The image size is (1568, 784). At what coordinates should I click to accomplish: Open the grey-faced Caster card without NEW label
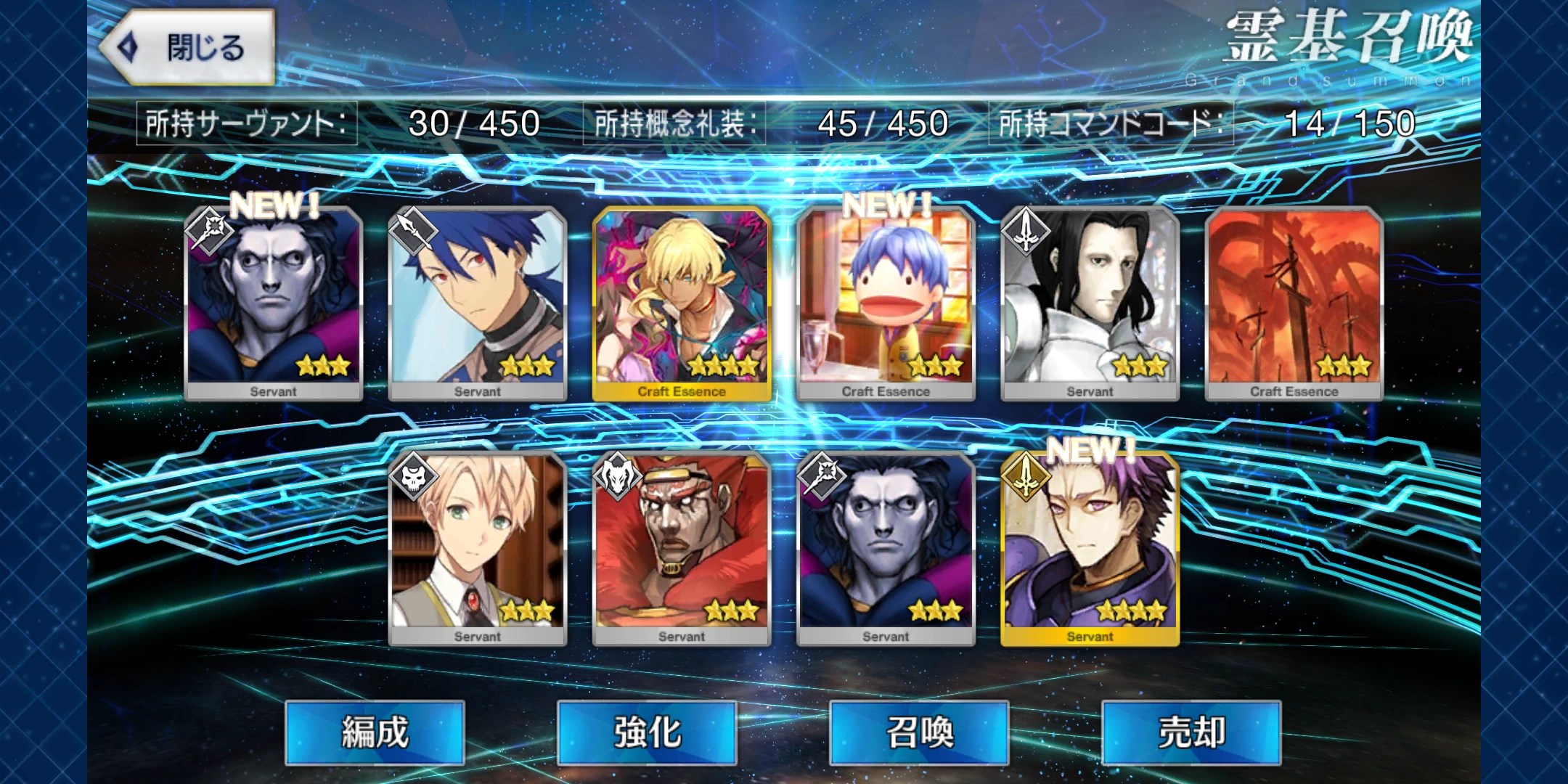(x=886, y=547)
